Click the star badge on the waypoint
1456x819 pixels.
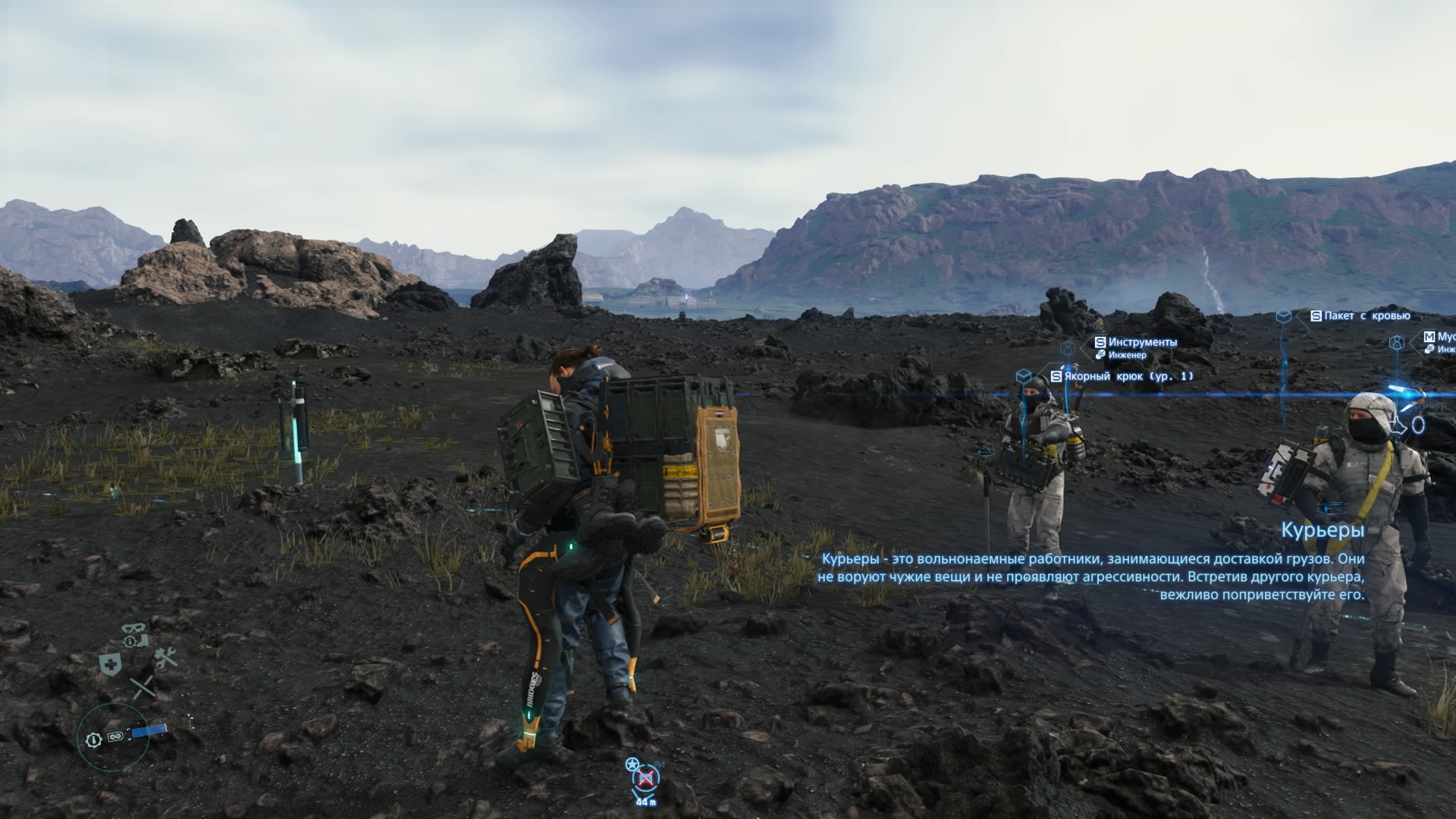(x=632, y=764)
